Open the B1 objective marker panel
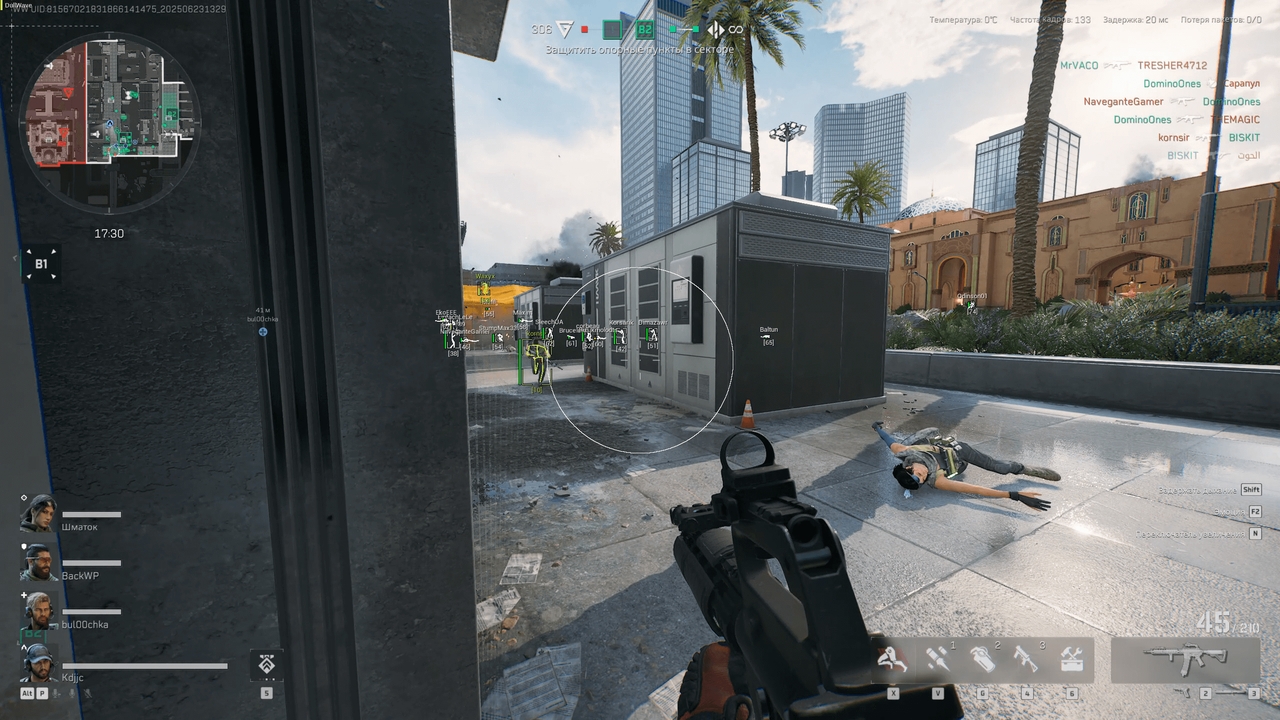The image size is (1280, 720). pyautogui.click(x=40, y=264)
